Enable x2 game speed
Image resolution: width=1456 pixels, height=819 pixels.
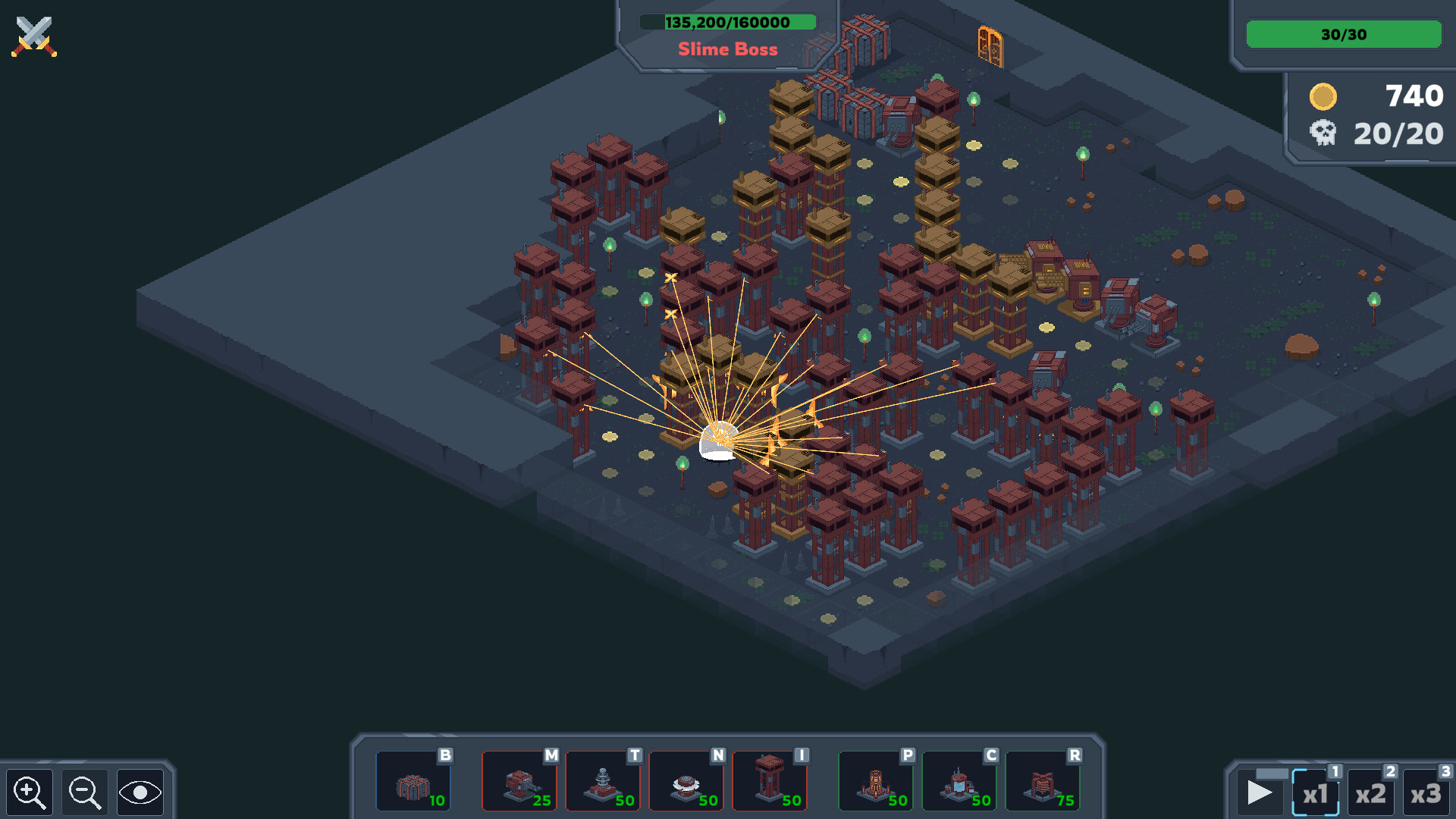(1370, 793)
